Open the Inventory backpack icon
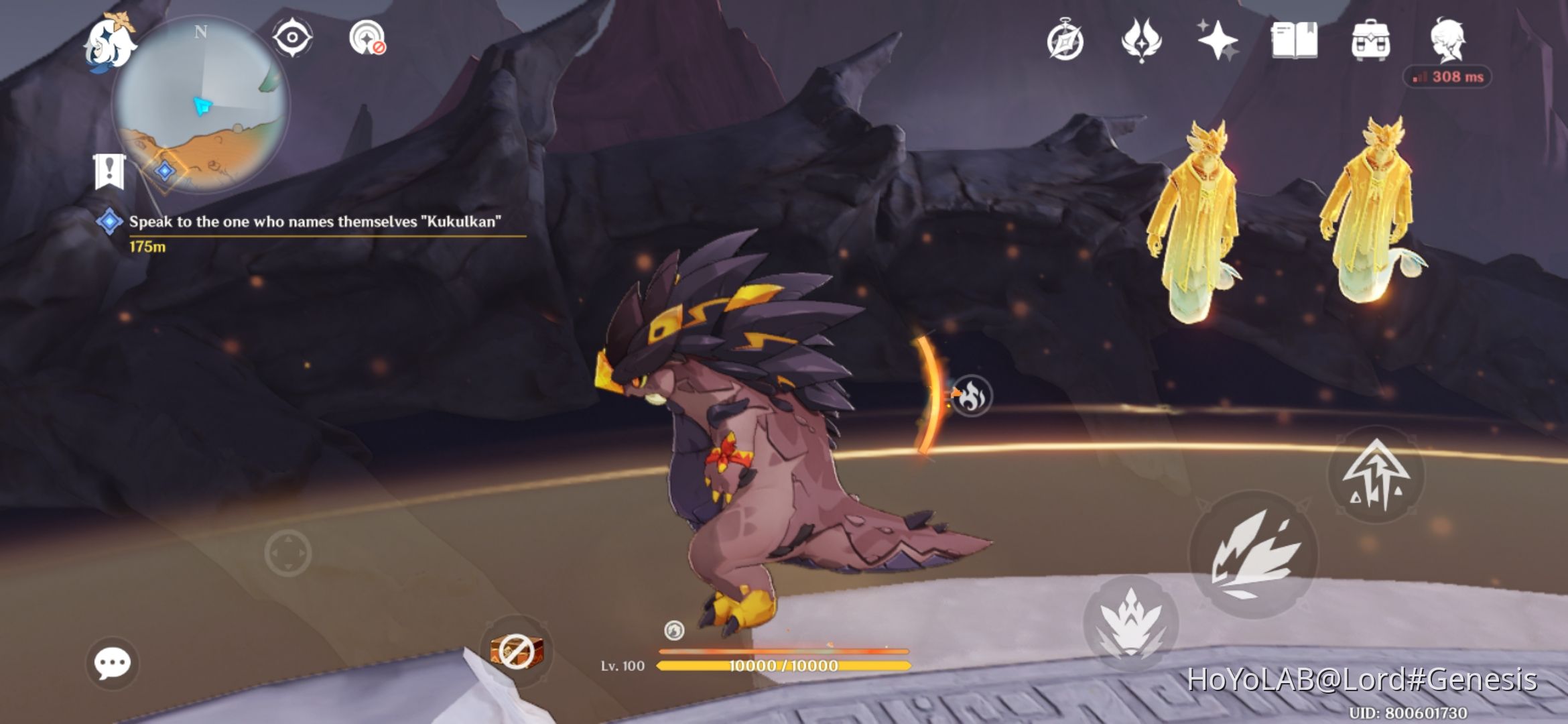 point(1371,42)
